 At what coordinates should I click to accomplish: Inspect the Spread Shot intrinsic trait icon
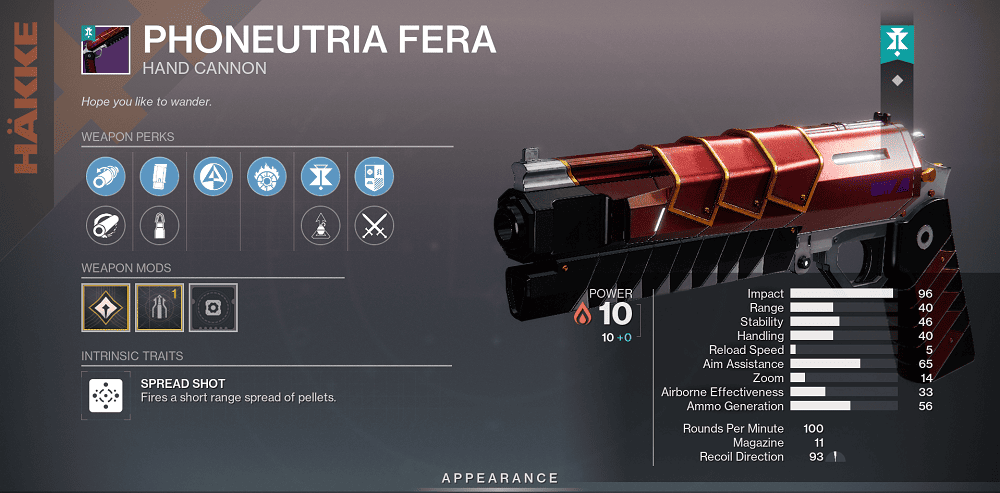102,396
